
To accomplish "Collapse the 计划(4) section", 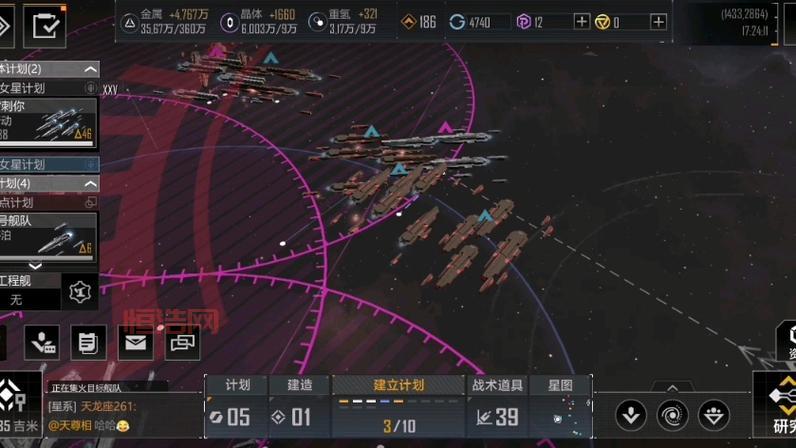I will [x=90, y=184].
